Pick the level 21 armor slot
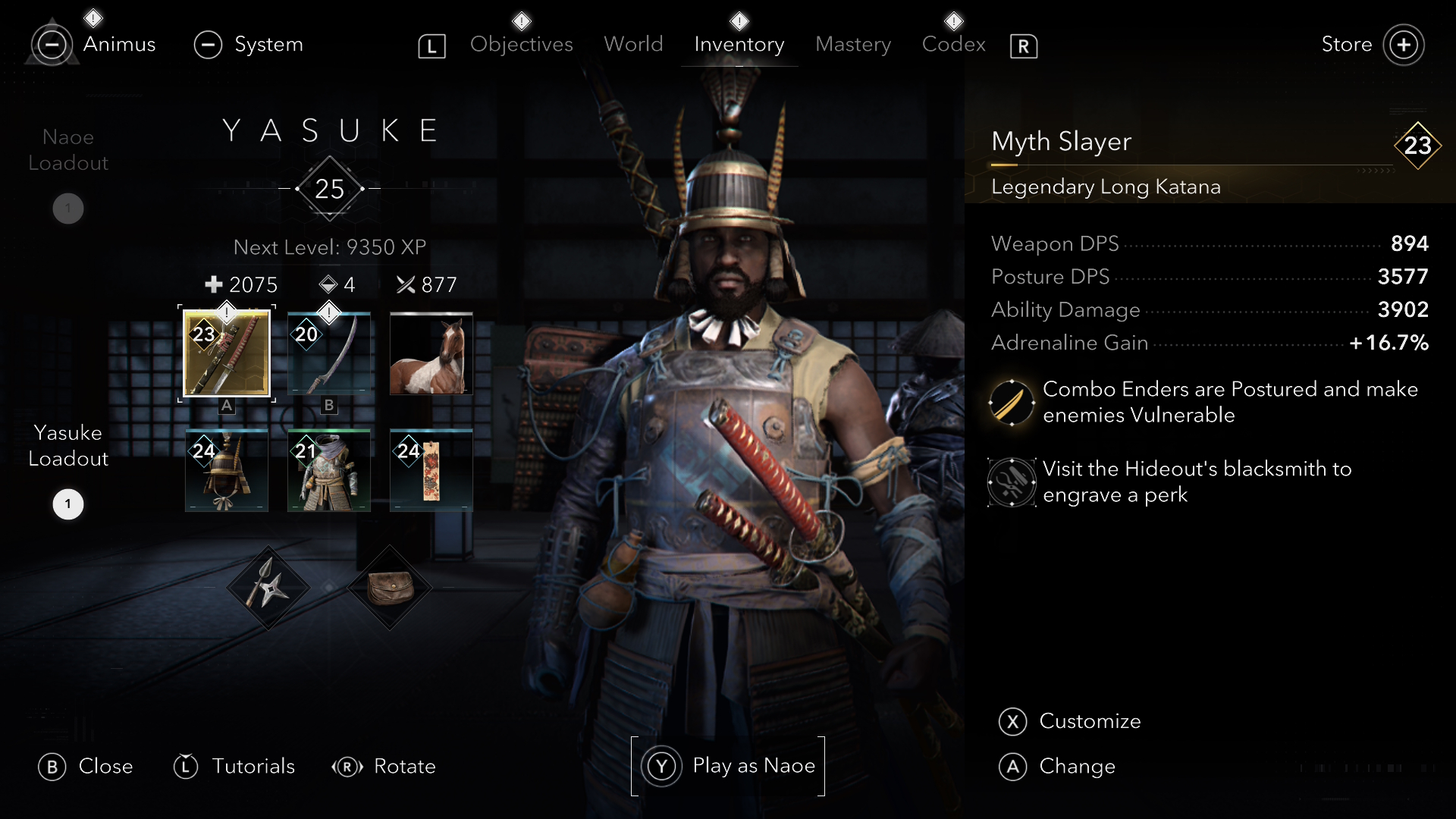The image size is (1456, 819). pos(329,471)
